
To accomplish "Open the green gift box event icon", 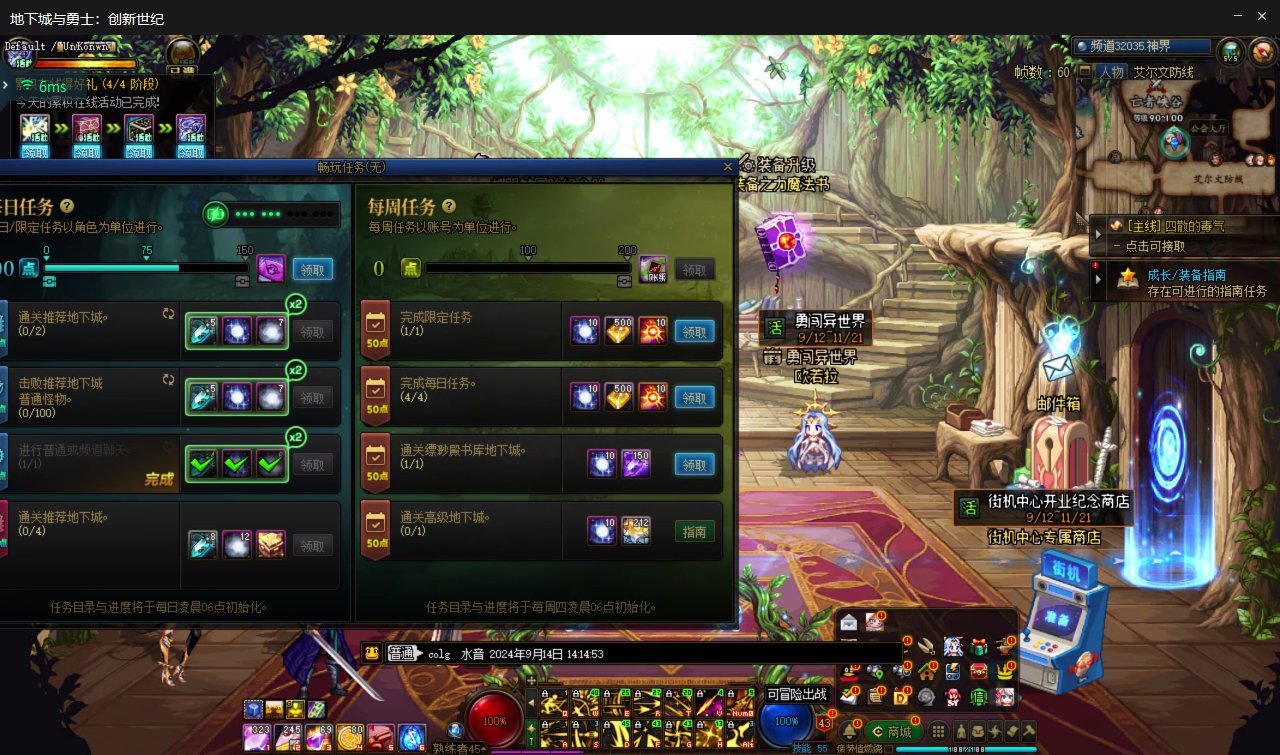I will [979, 647].
